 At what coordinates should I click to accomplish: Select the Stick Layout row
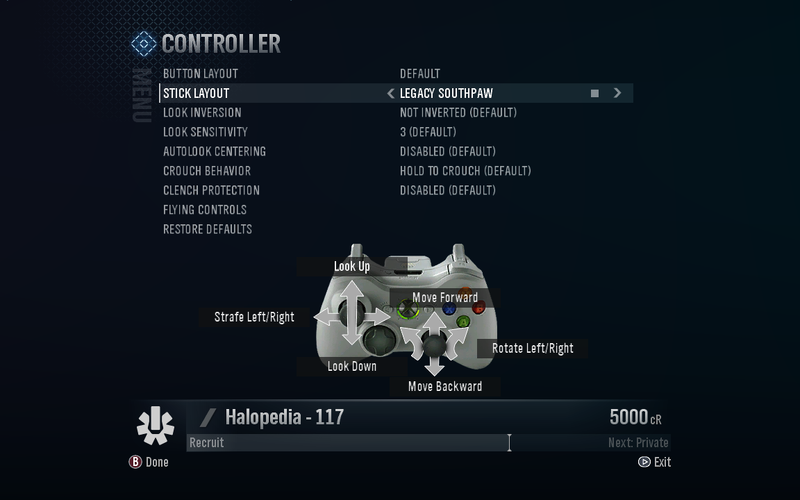(x=196, y=93)
